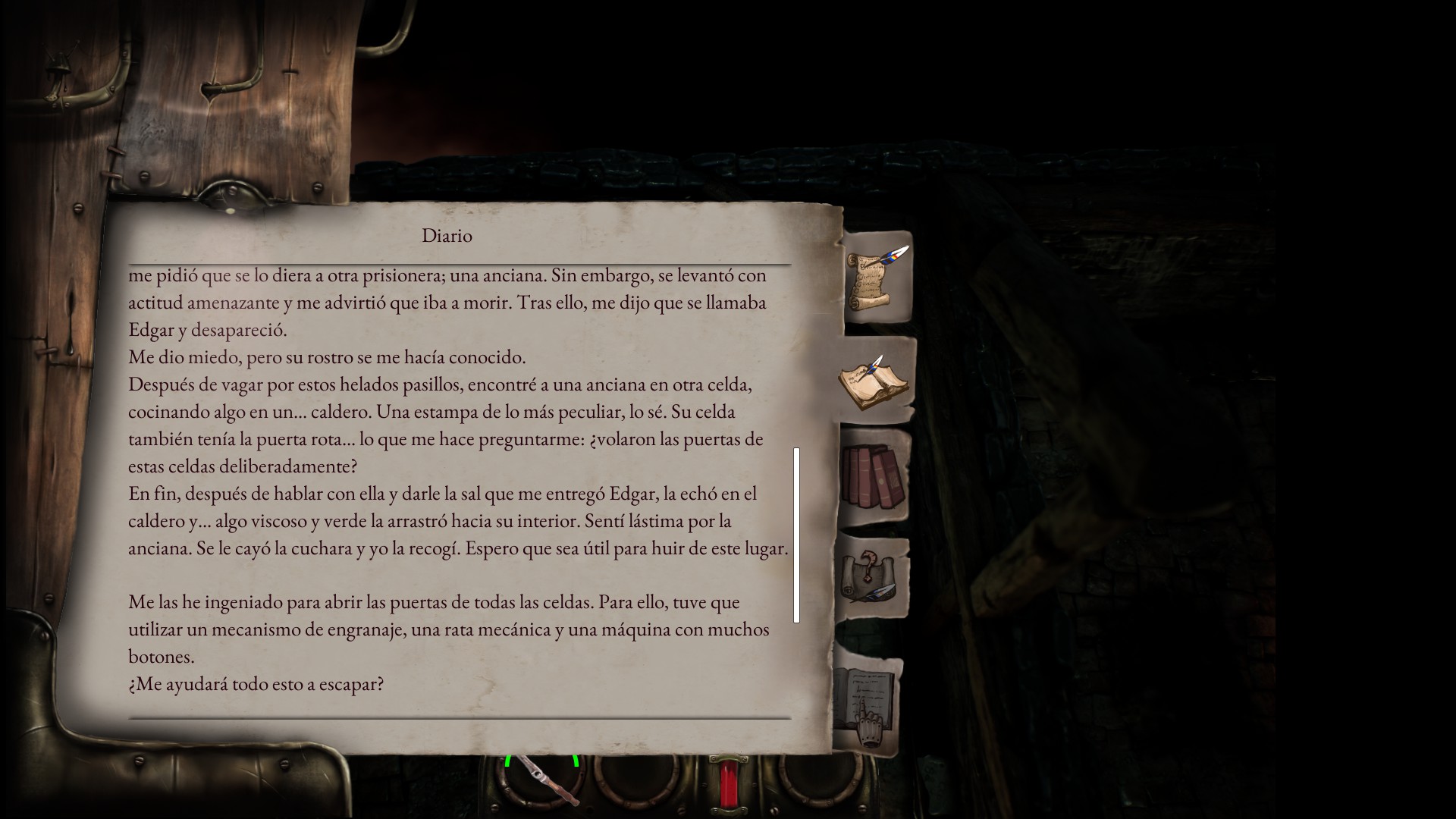Click the diary's white vertical scrollbar
Image resolution: width=1456 pixels, height=819 pixels.
pyautogui.click(x=796, y=535)
